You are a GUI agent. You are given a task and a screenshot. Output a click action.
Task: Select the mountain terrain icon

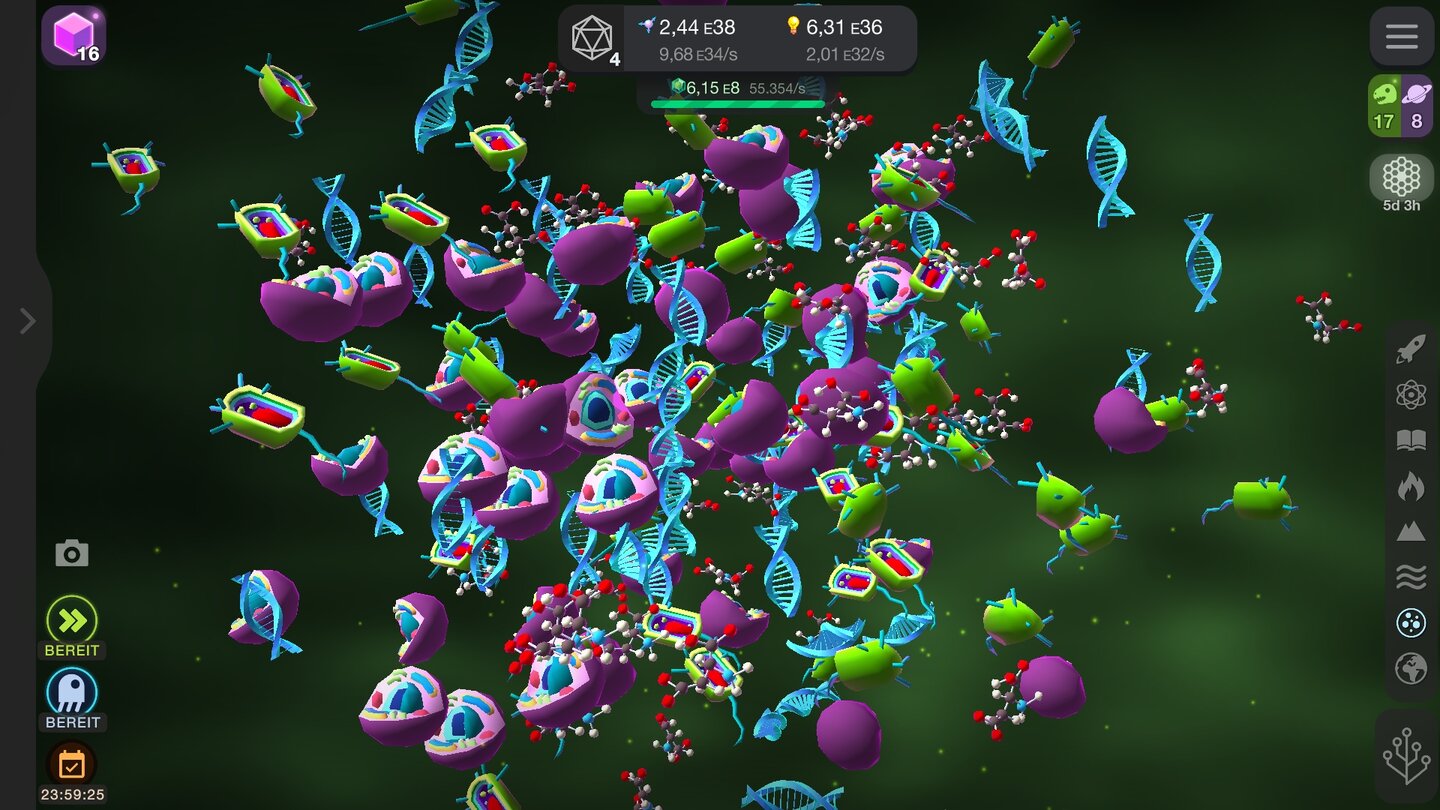pyautogui.click(x=1411, y=530)
